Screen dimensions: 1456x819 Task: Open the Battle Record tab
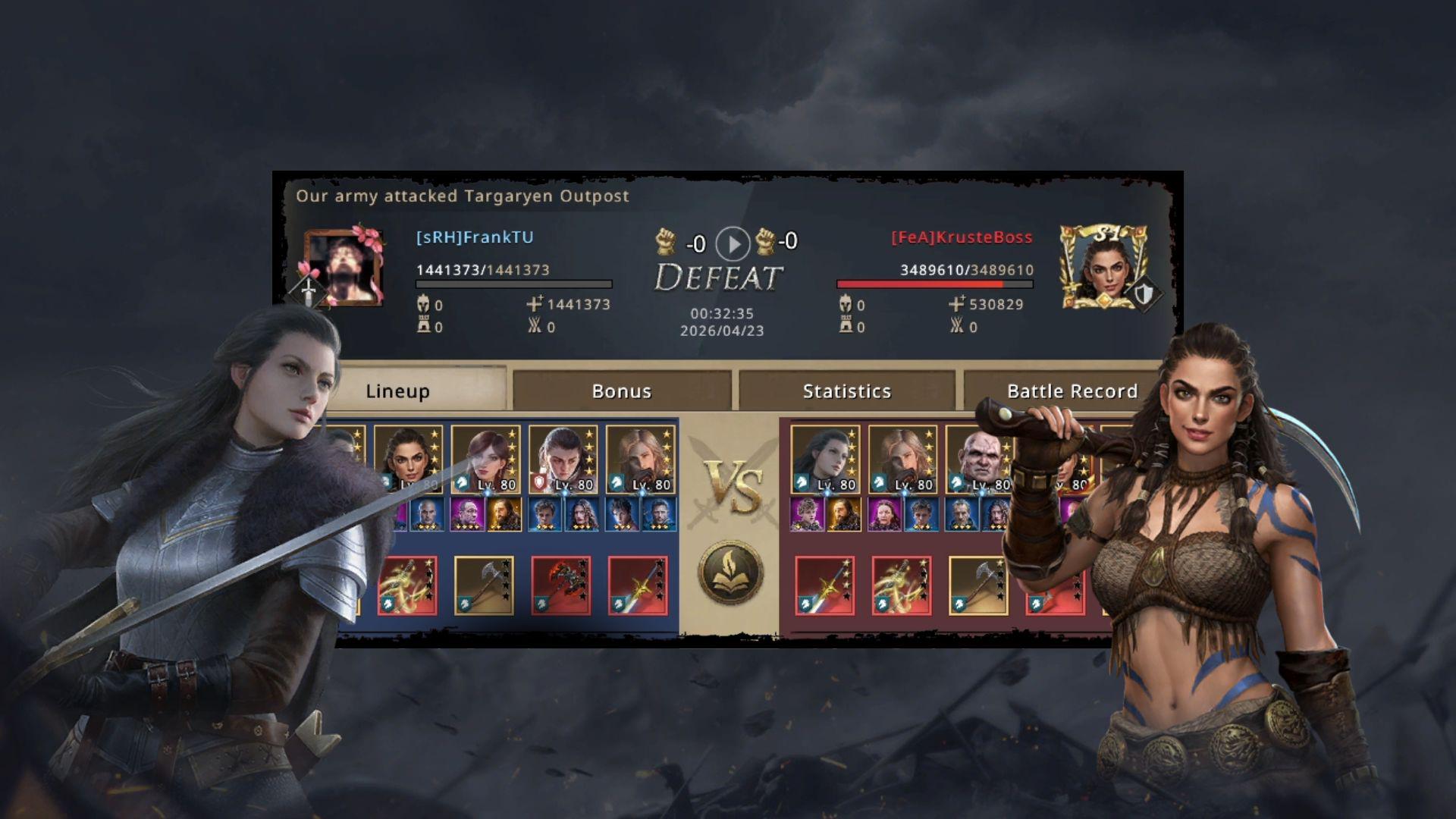click(x=1072, y=391)
